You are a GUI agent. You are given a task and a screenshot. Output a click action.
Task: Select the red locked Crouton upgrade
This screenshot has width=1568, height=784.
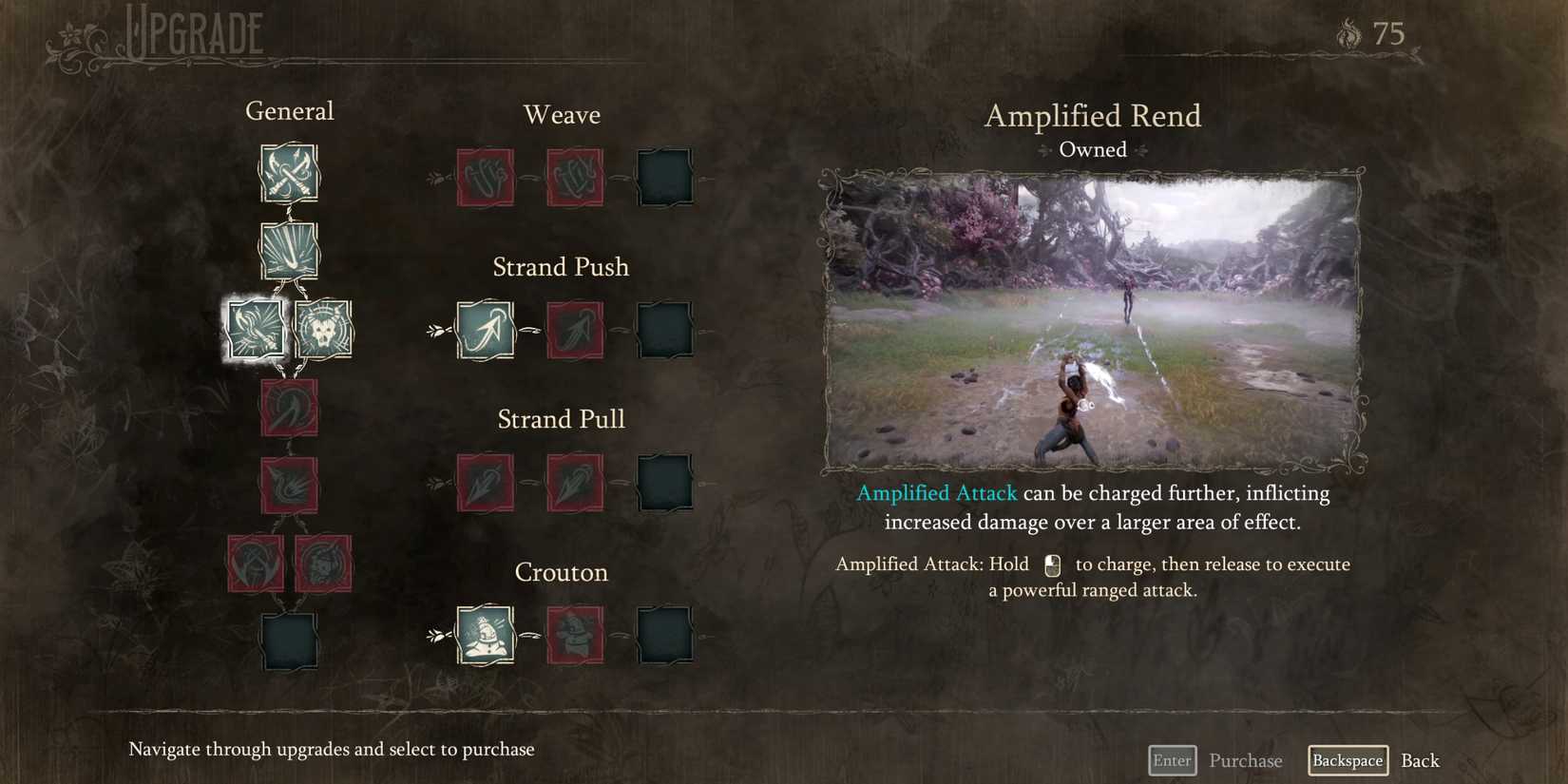[x=574, y=635]
